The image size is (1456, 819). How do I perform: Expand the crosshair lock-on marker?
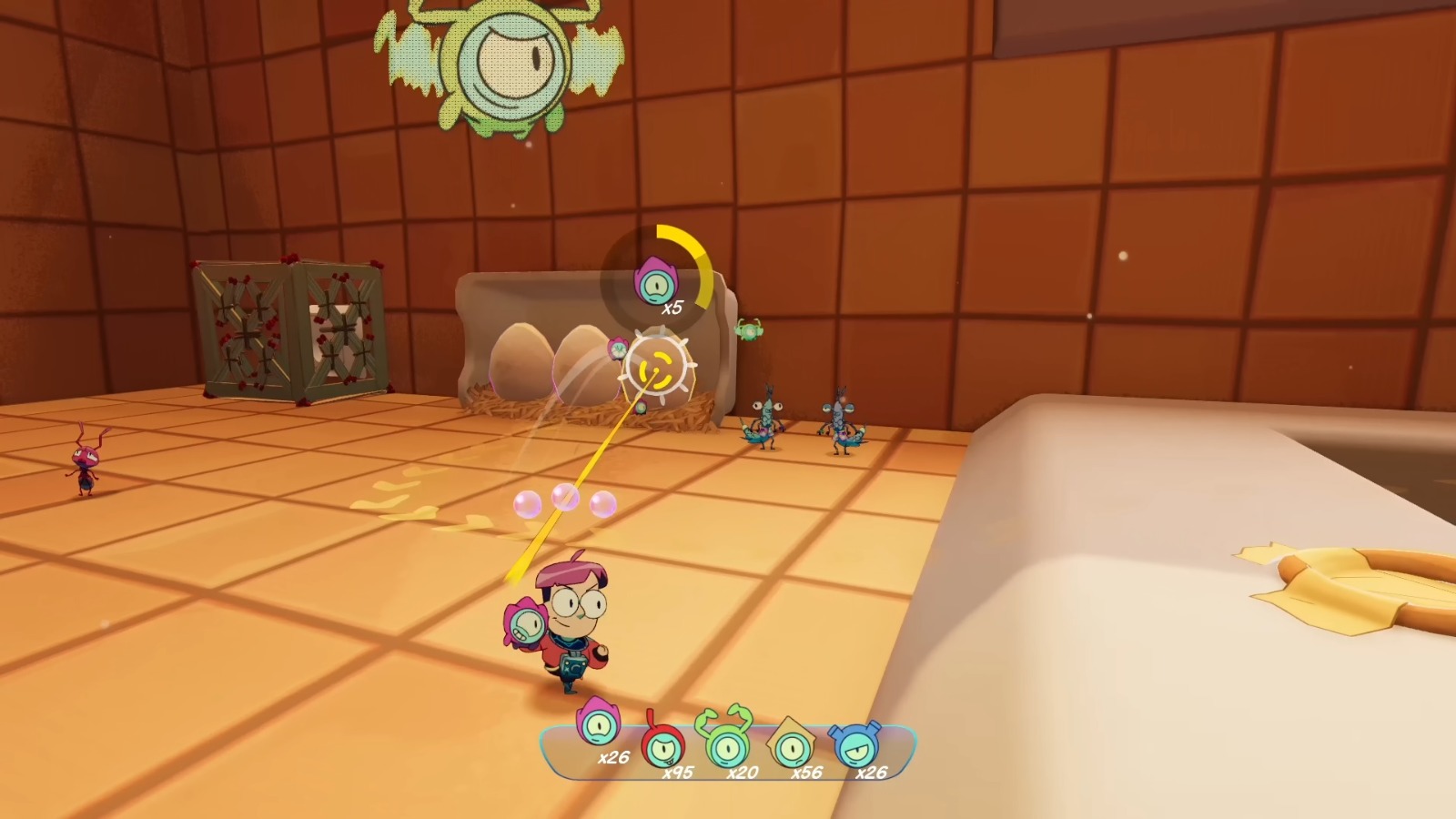[x=657, y=368]
